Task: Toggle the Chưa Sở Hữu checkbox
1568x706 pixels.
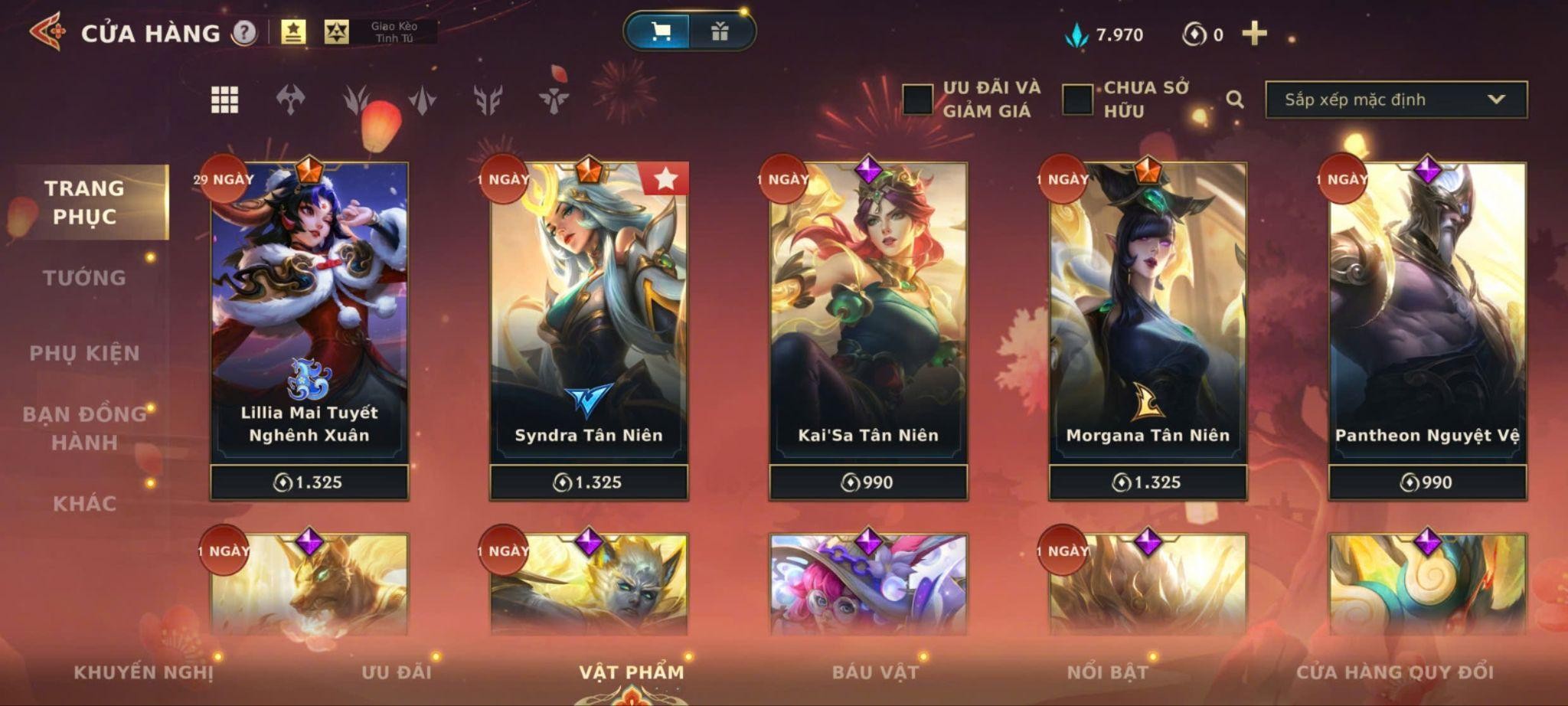Action: pos(1077,100)
